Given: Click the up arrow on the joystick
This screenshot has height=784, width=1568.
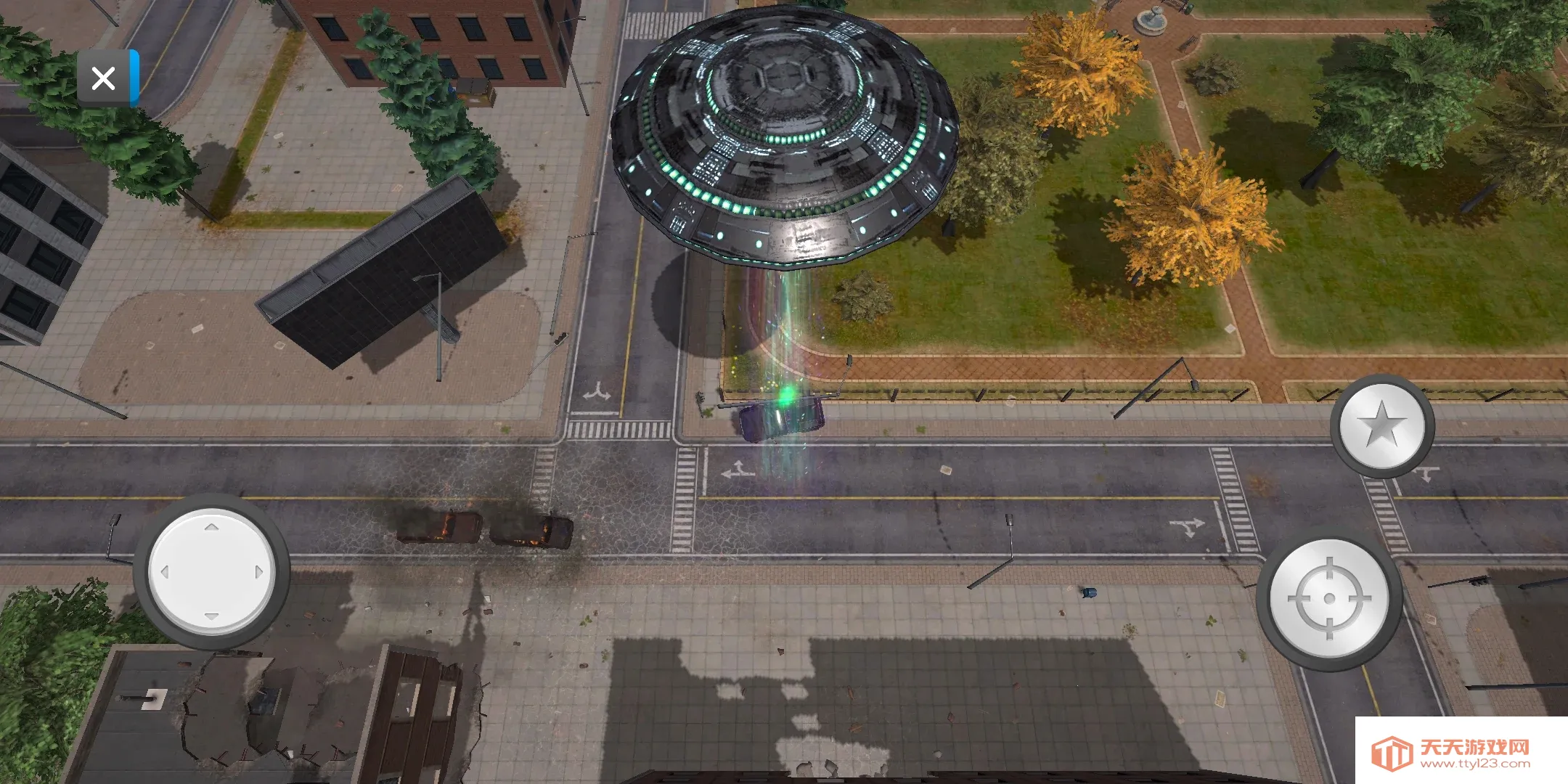Looking at the screenshot, I should [x=211, y=528].
